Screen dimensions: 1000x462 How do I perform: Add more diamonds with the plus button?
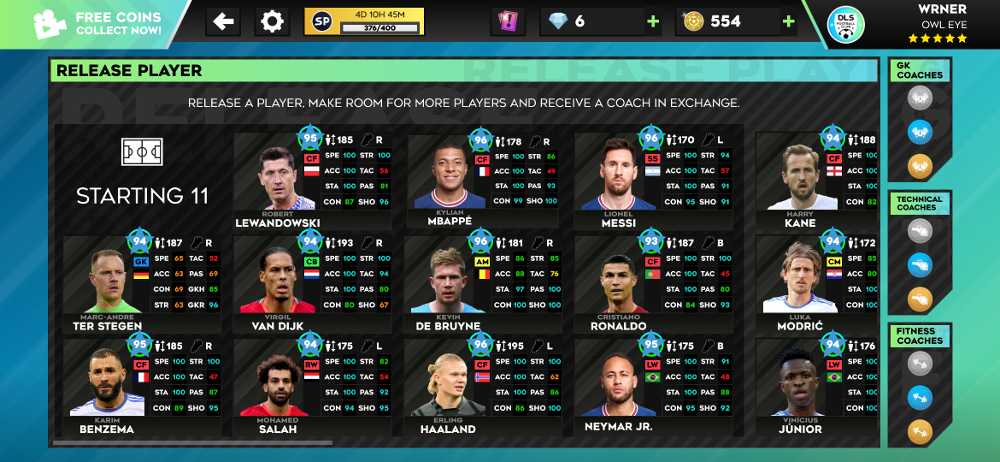coord(653,21)
